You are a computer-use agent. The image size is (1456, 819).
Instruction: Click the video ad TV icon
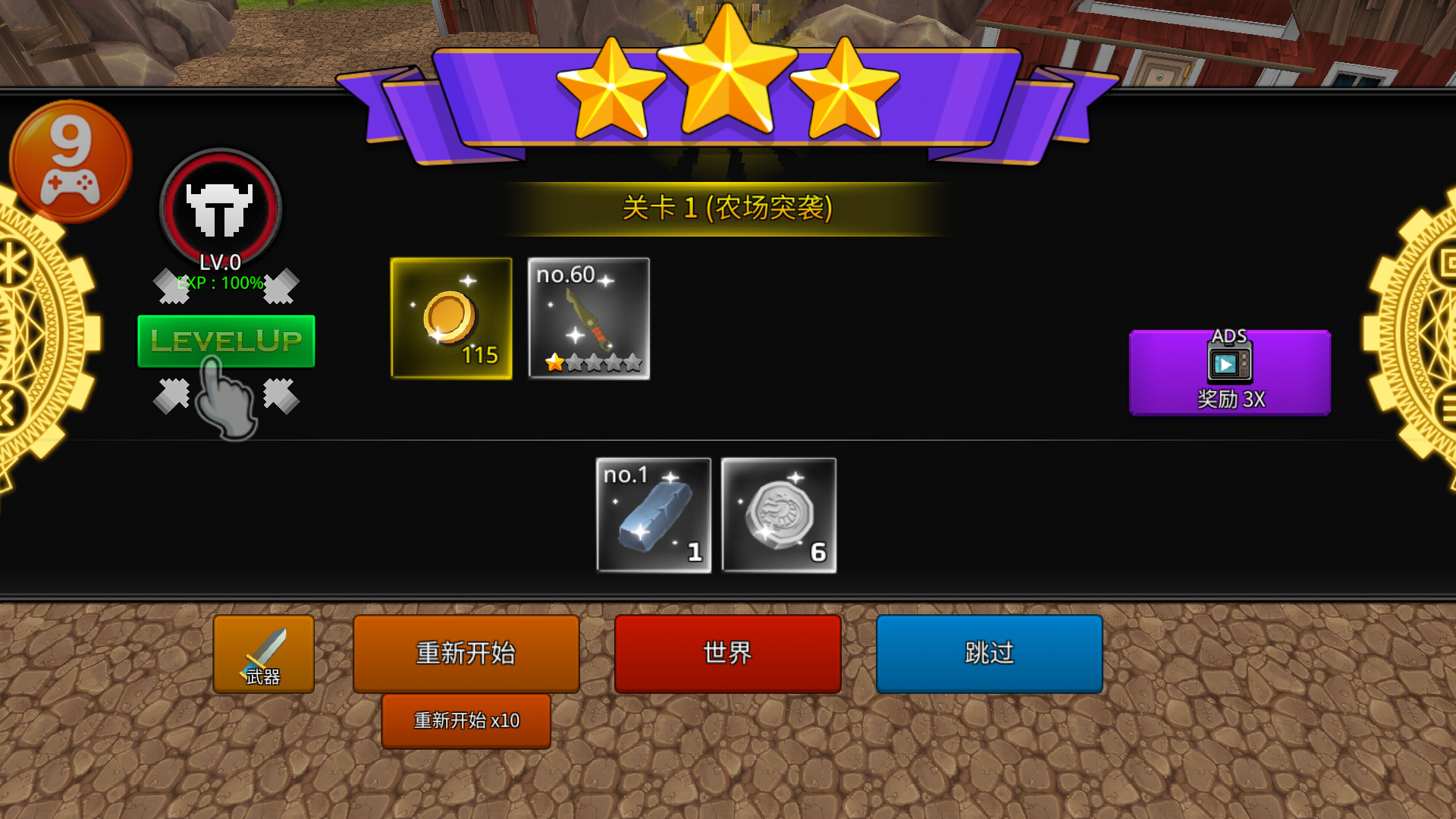tap(1228, 364)
